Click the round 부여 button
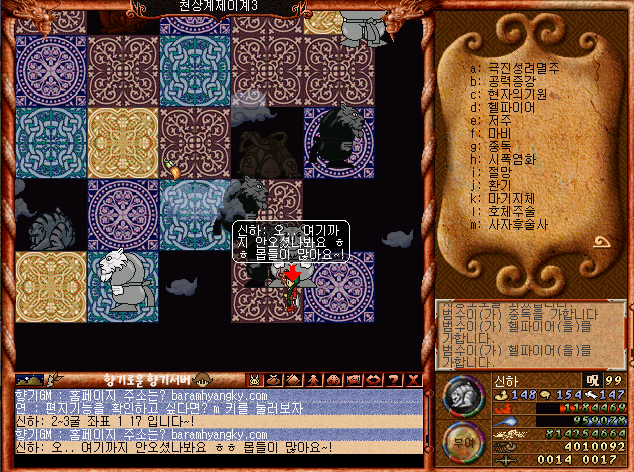The height and width of the screenshot is (472, 634). click(x=459, y=441)
